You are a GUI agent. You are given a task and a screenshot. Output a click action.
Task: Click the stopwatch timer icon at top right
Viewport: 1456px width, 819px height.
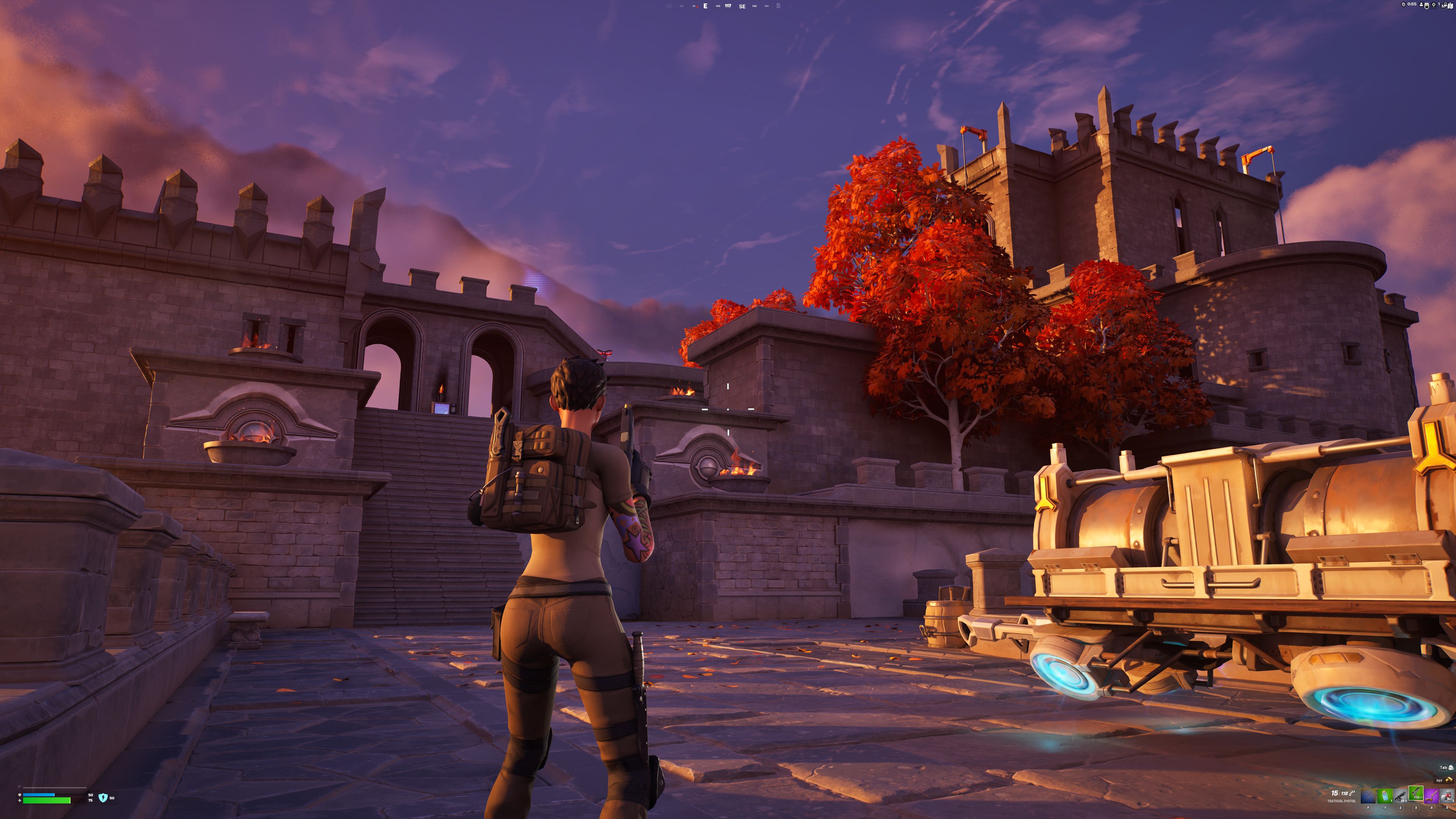point(1404,5)
